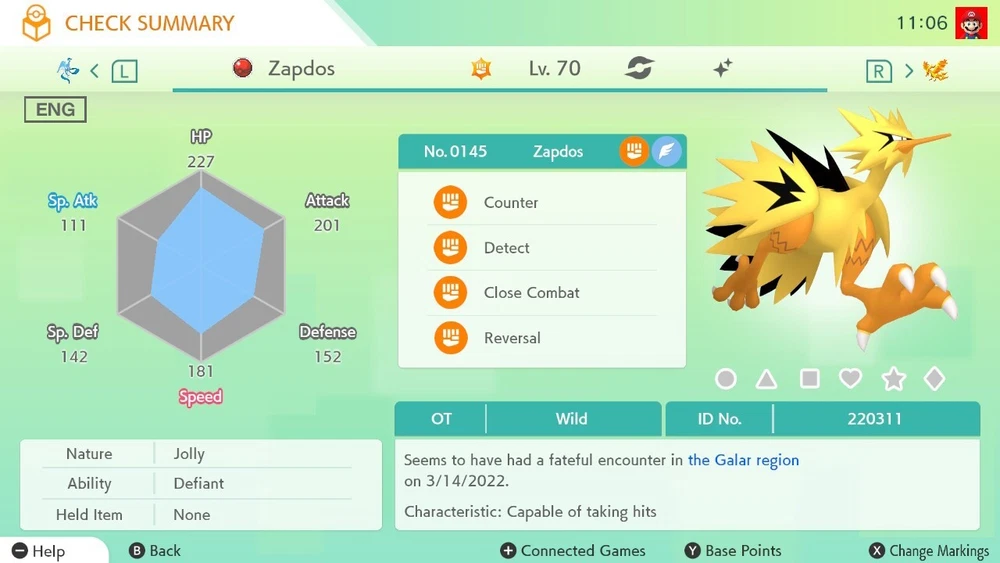Image resolution: width=1000 pixels, height=563 pixels.
Task: Show Base Points
Action: point(733,551)
